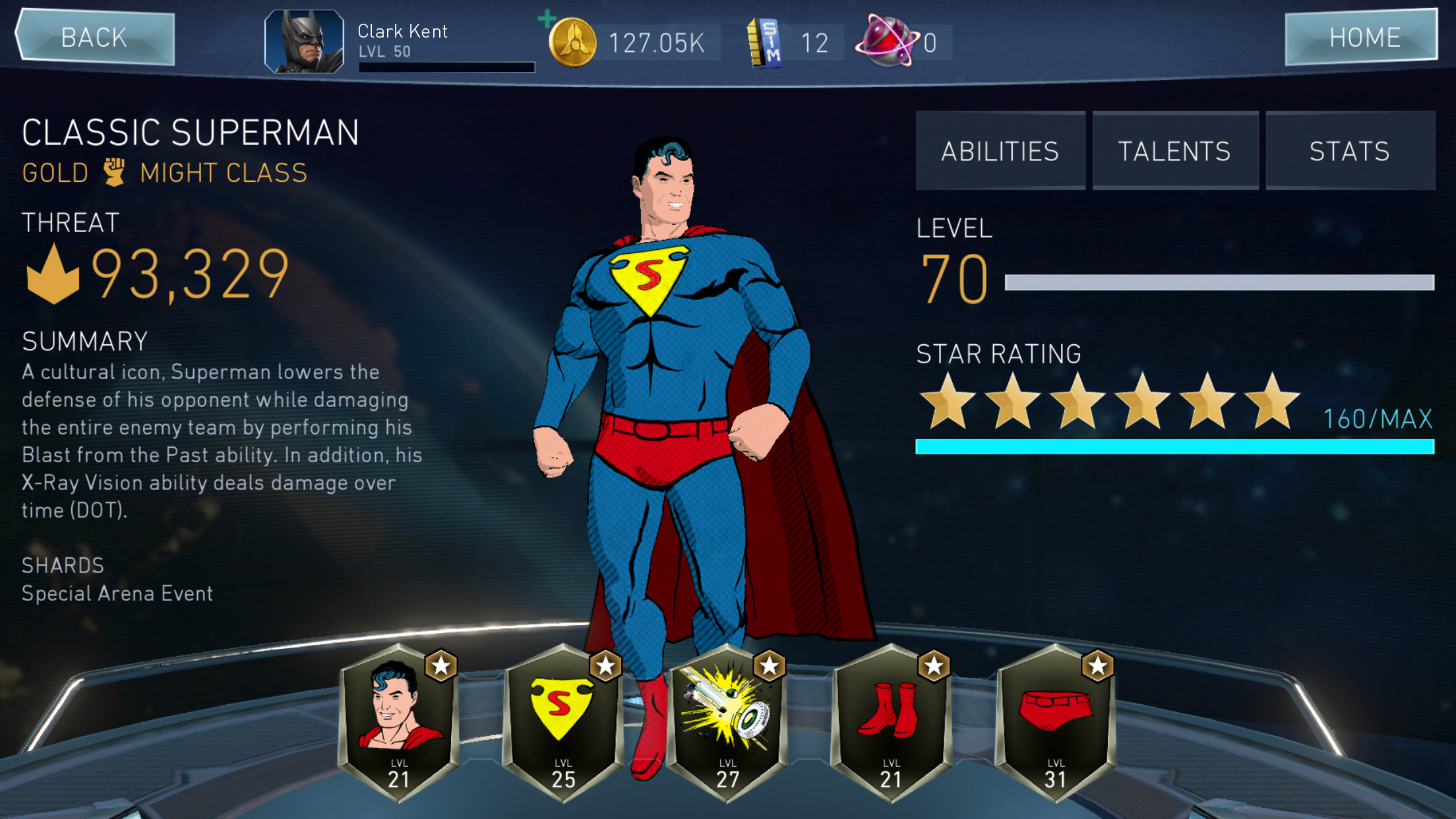Tap the power gems currency icon
Viewport: 1456px width, 819px height.
886,43
